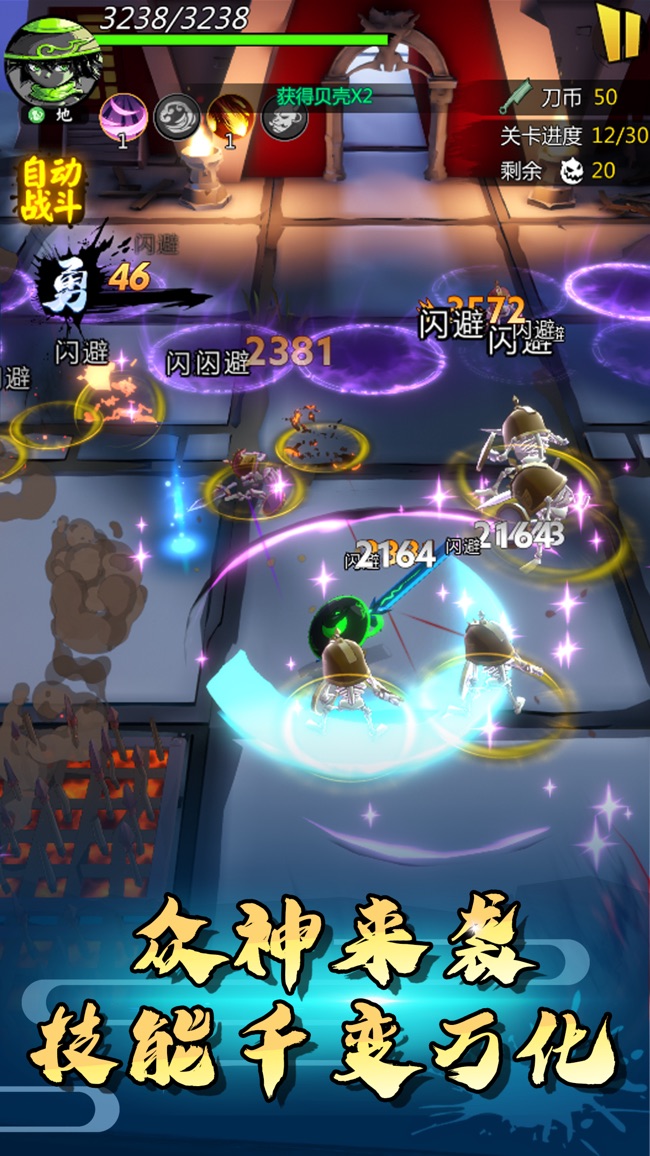Viewport: 650px width, 1156px height.
Task: Toggle the 自动战斗 auto-battle button
Action: pos(52,189)
